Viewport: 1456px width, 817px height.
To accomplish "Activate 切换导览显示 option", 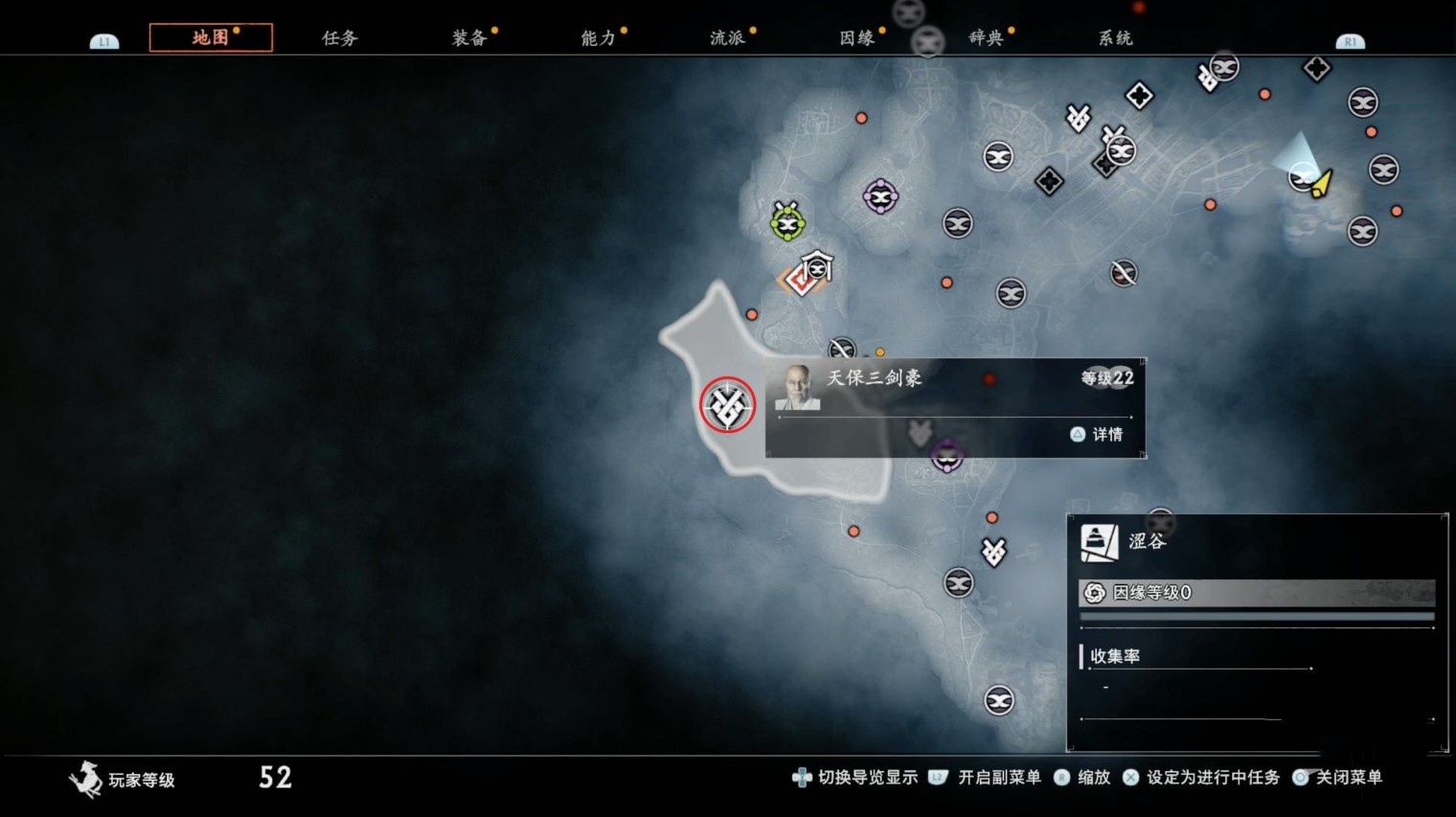I will pos(856,778).
